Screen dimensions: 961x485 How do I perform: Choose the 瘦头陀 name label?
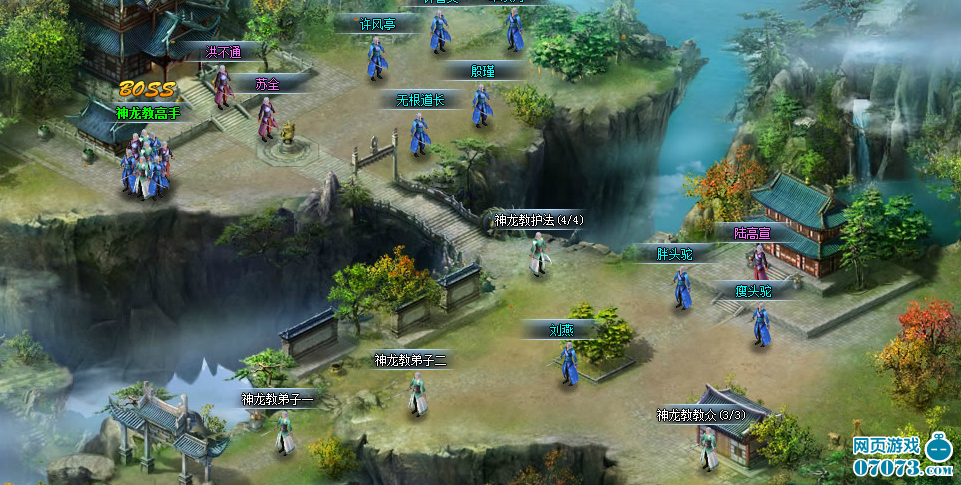(753, 292)
